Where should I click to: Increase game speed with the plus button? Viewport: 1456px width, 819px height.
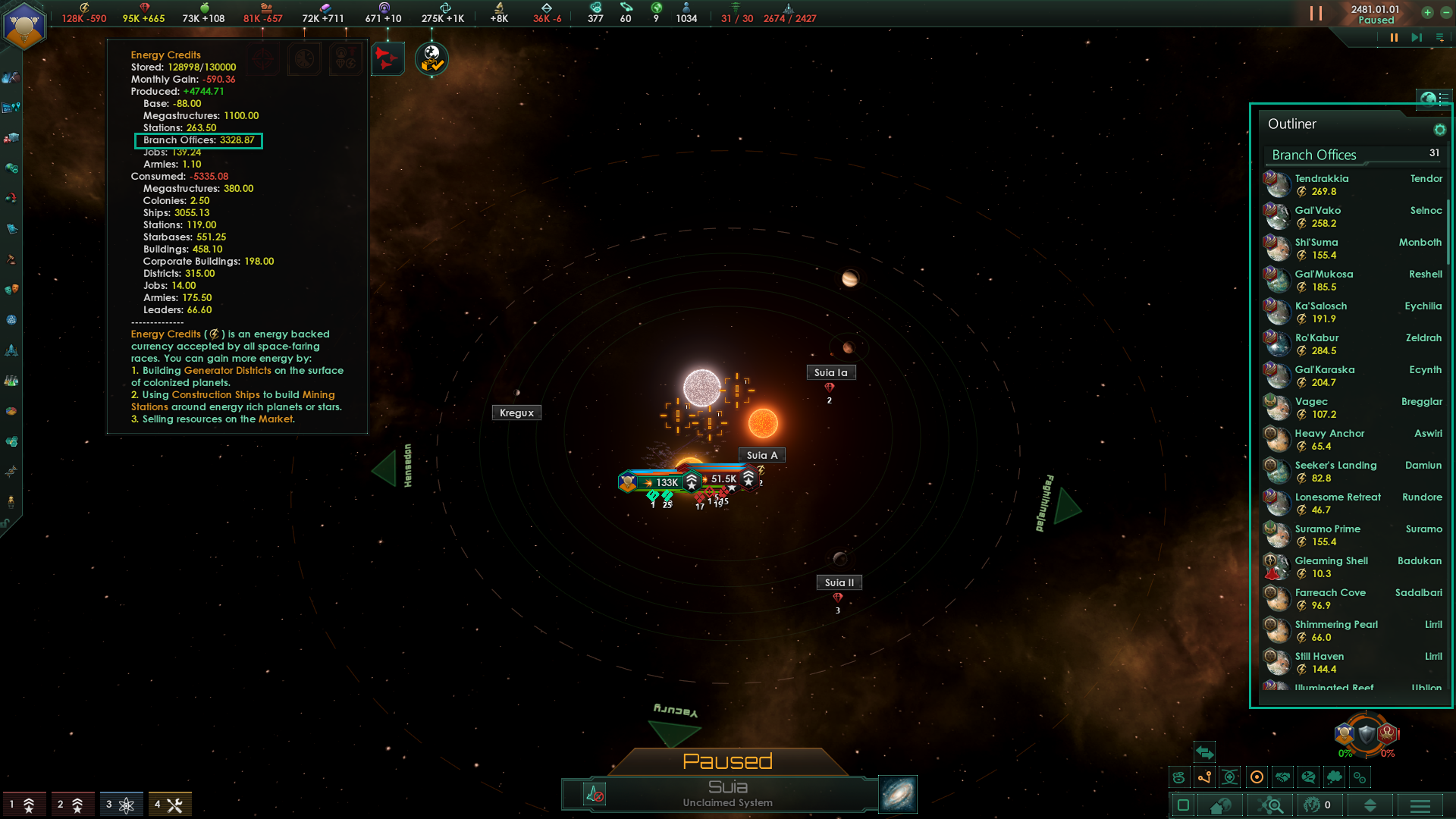(x=1427, y=13)
